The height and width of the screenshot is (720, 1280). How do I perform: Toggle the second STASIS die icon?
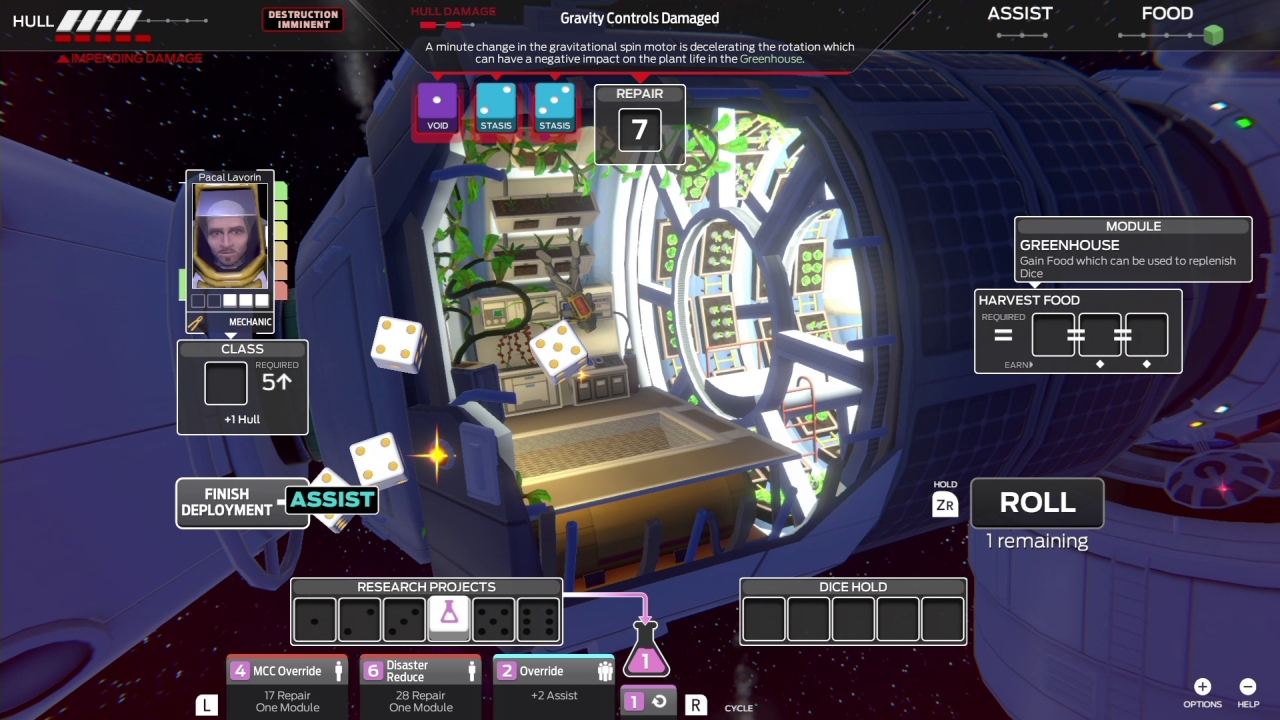pyautogui.click(x=554, y=105)
